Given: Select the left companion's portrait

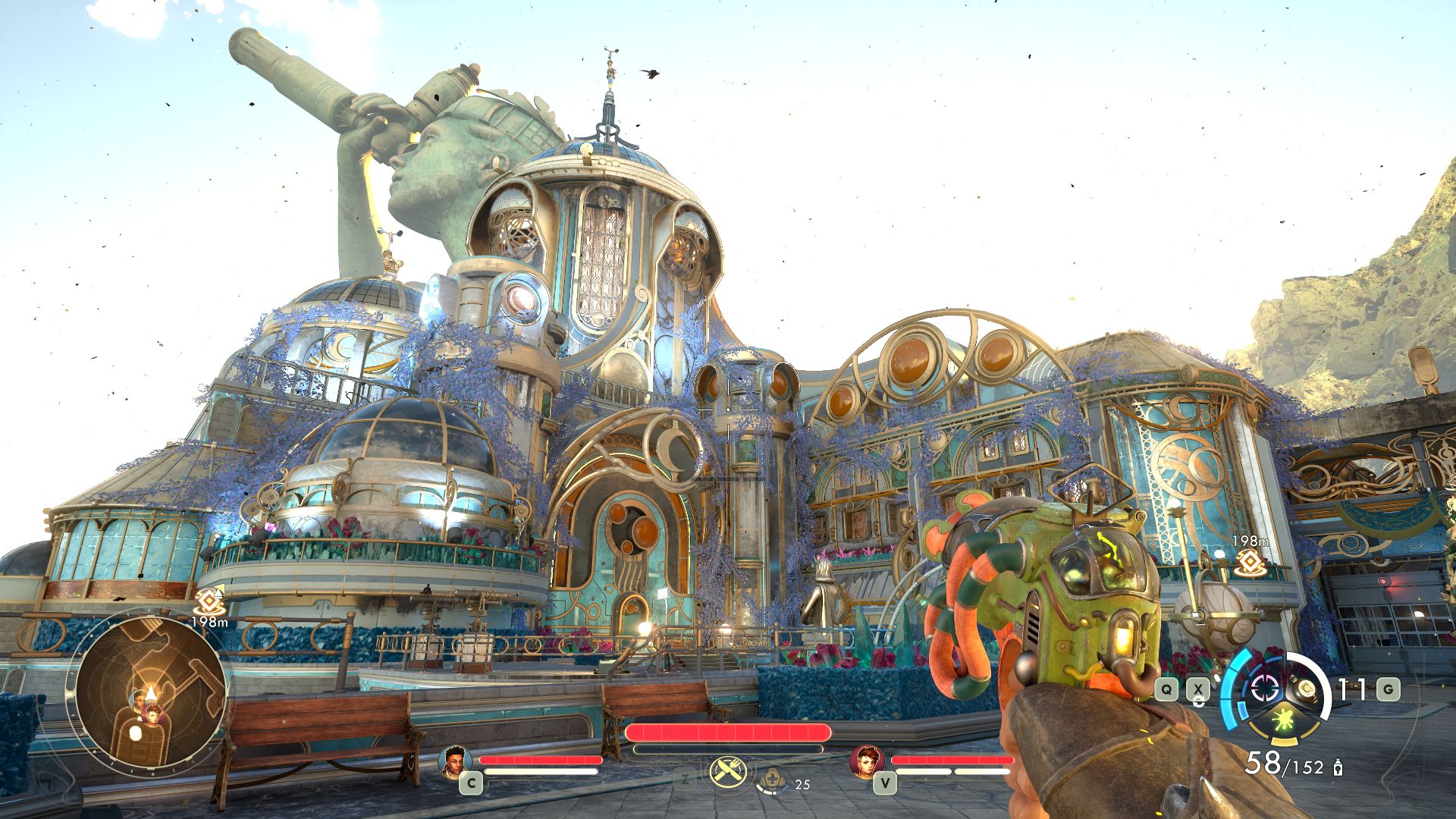Looking at the screenshot, I should 454,761.
